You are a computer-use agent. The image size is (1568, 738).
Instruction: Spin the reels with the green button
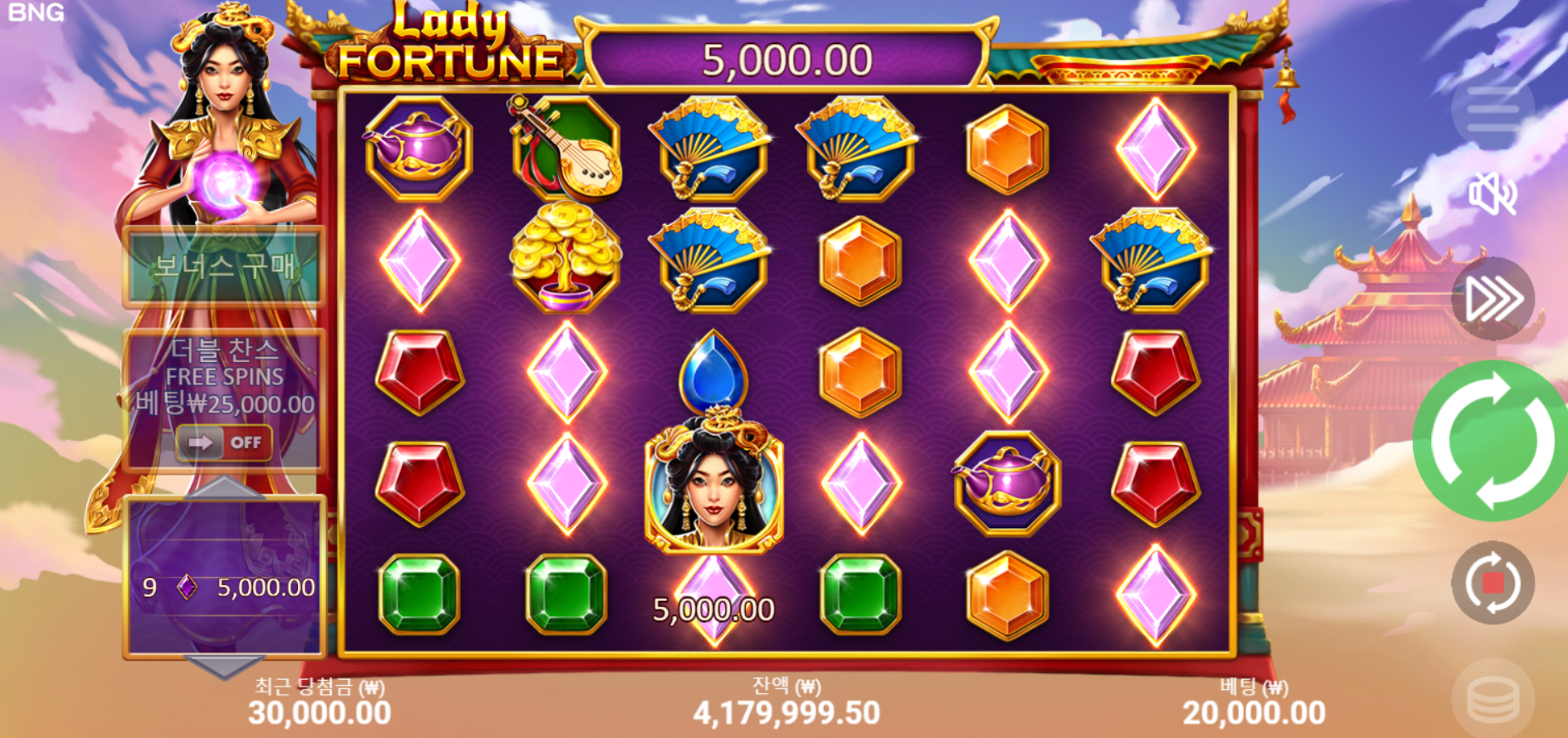[x=1491, y=441]
